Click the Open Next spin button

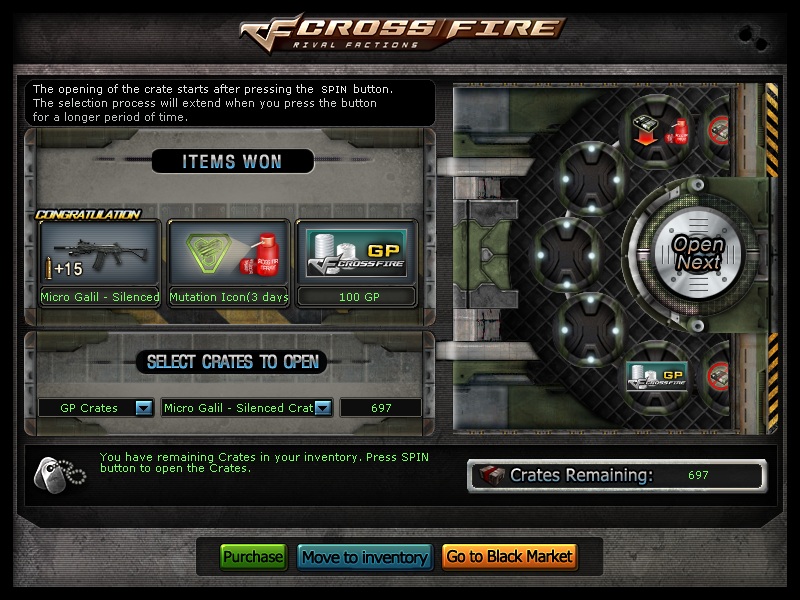coord(697,253)
